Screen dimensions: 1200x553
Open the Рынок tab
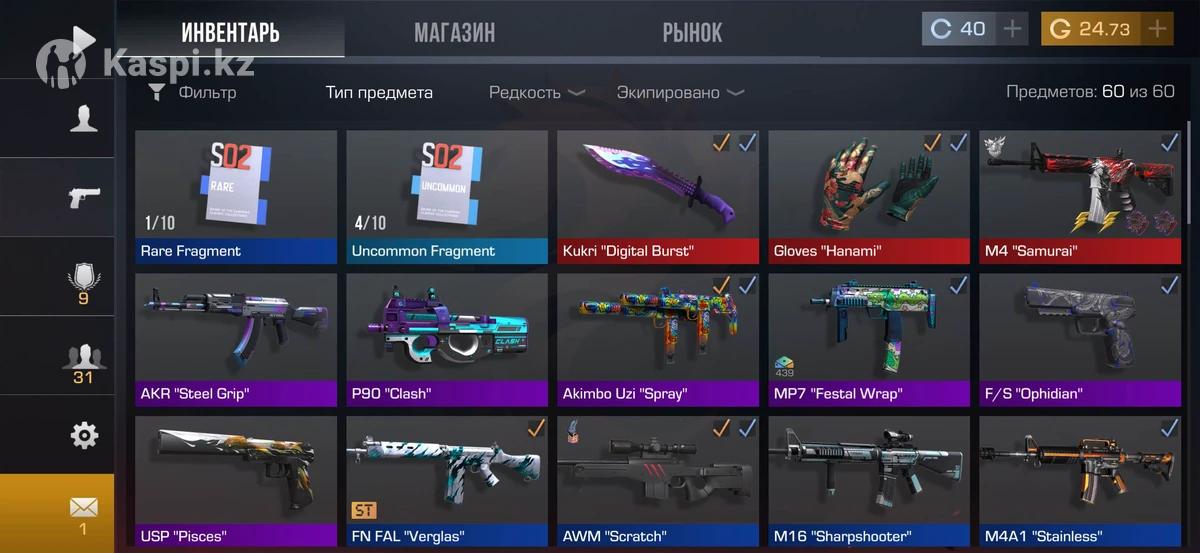(x=691, y=32)
